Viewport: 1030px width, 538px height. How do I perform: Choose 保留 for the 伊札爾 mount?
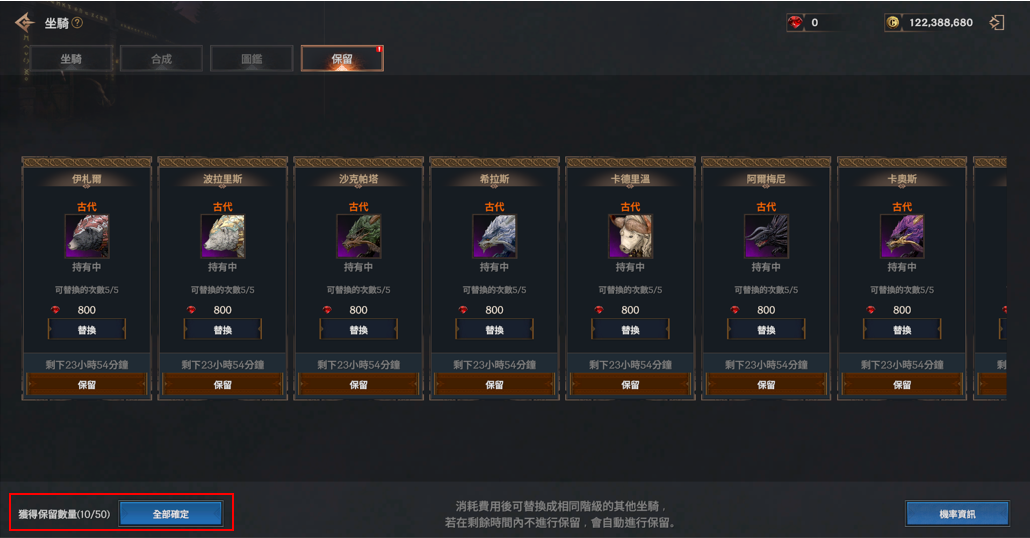point(87,384)
